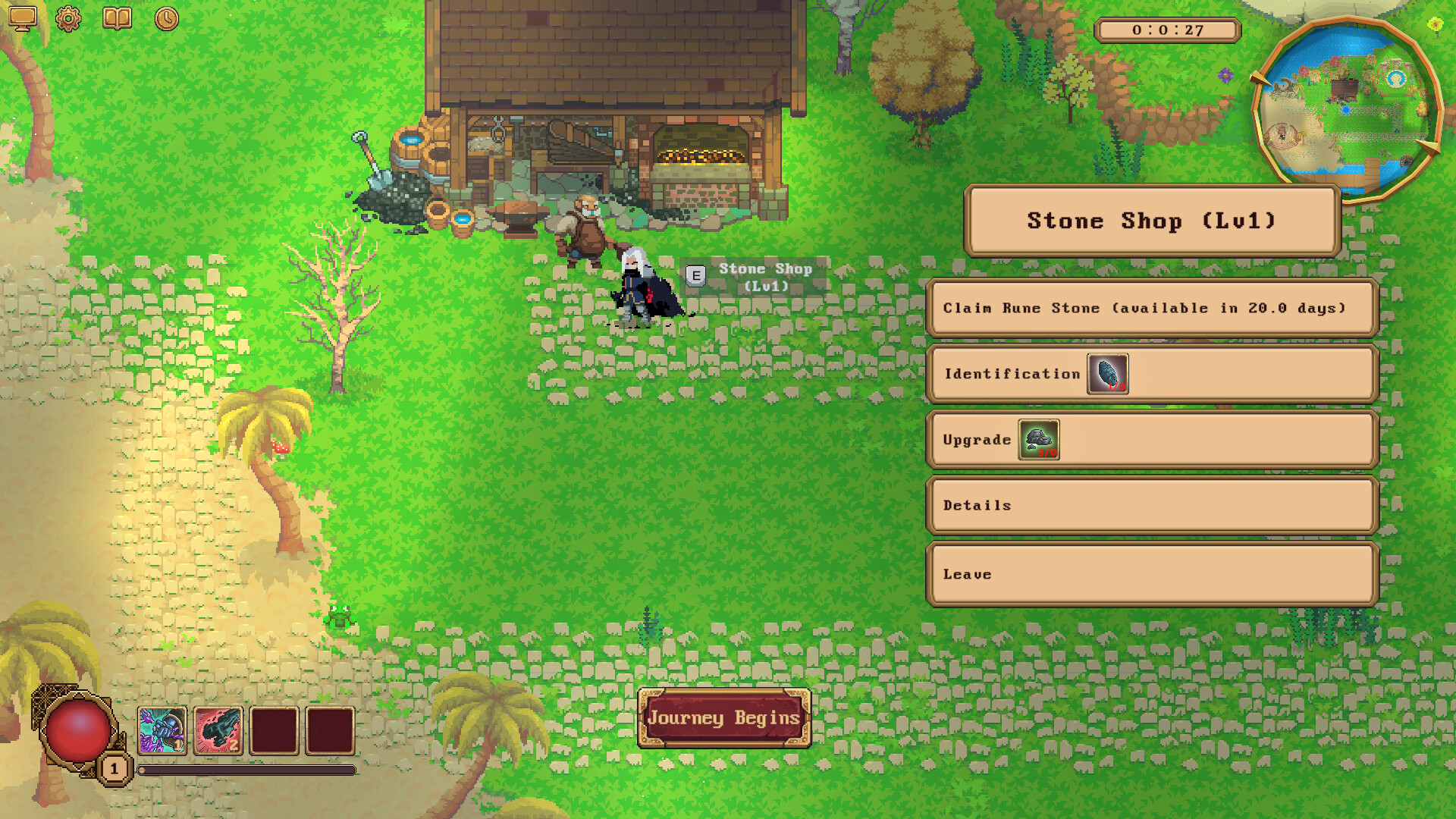
Task: Open the shop Details entry
Action: click(x=1151, y=506)
